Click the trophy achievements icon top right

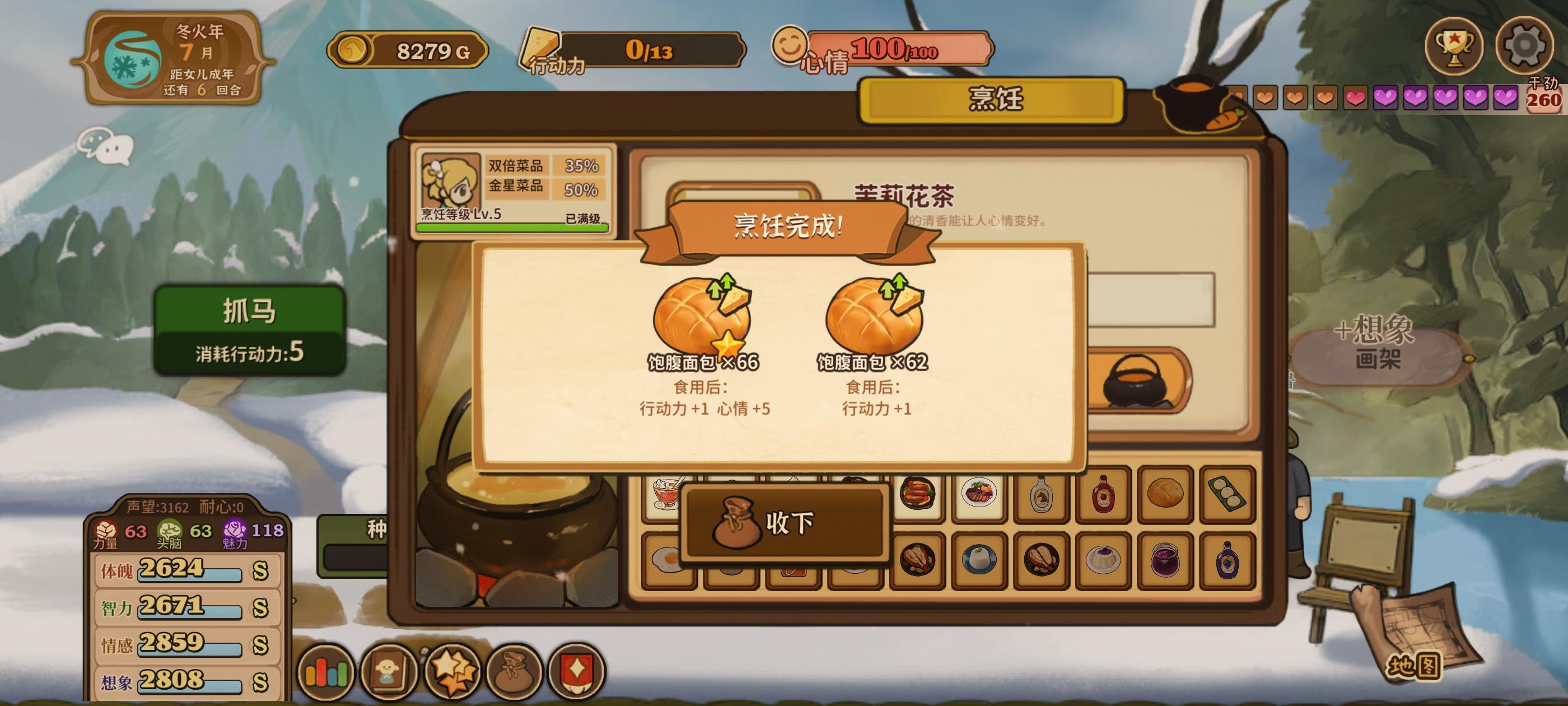(1456, 47)
